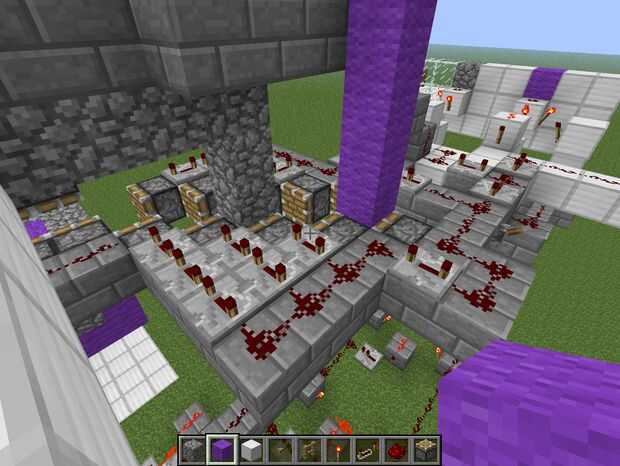Pick the piston block in the hotbar
The image size is (620, 466).
coord(425,450)
